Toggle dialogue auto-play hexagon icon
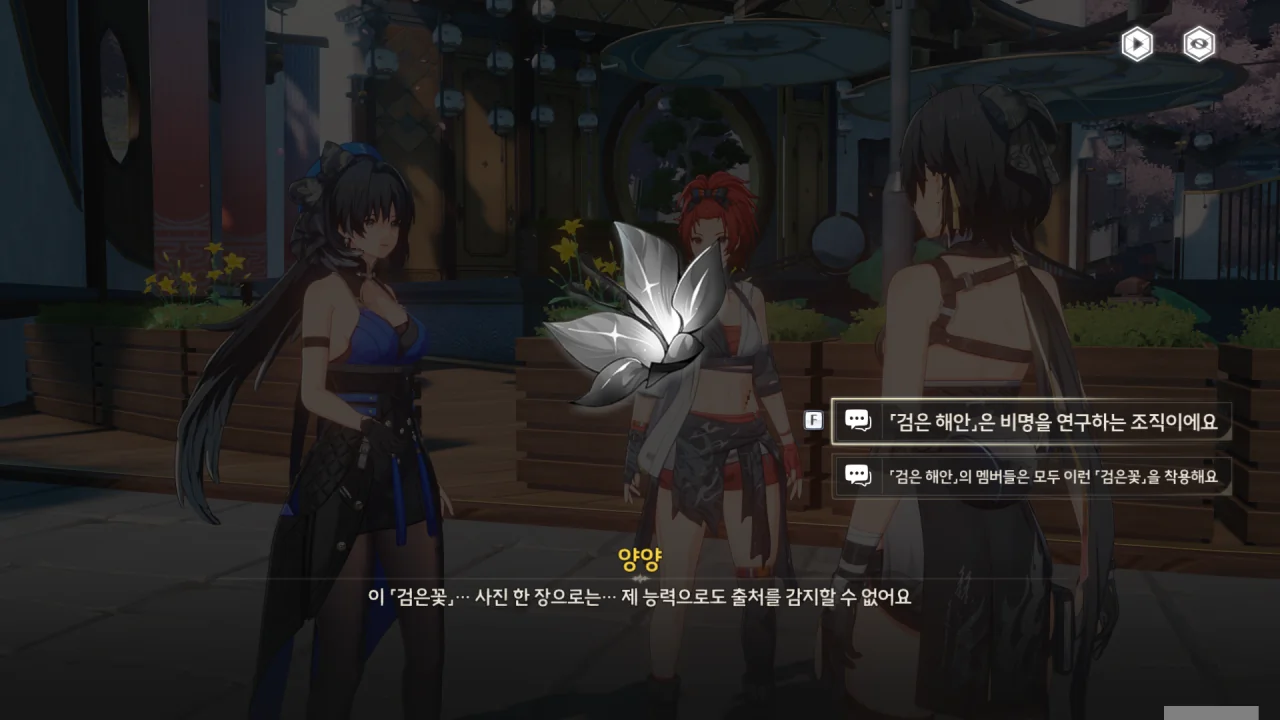The width and height of the screenshot is (1280, 720). point(1137,44)
